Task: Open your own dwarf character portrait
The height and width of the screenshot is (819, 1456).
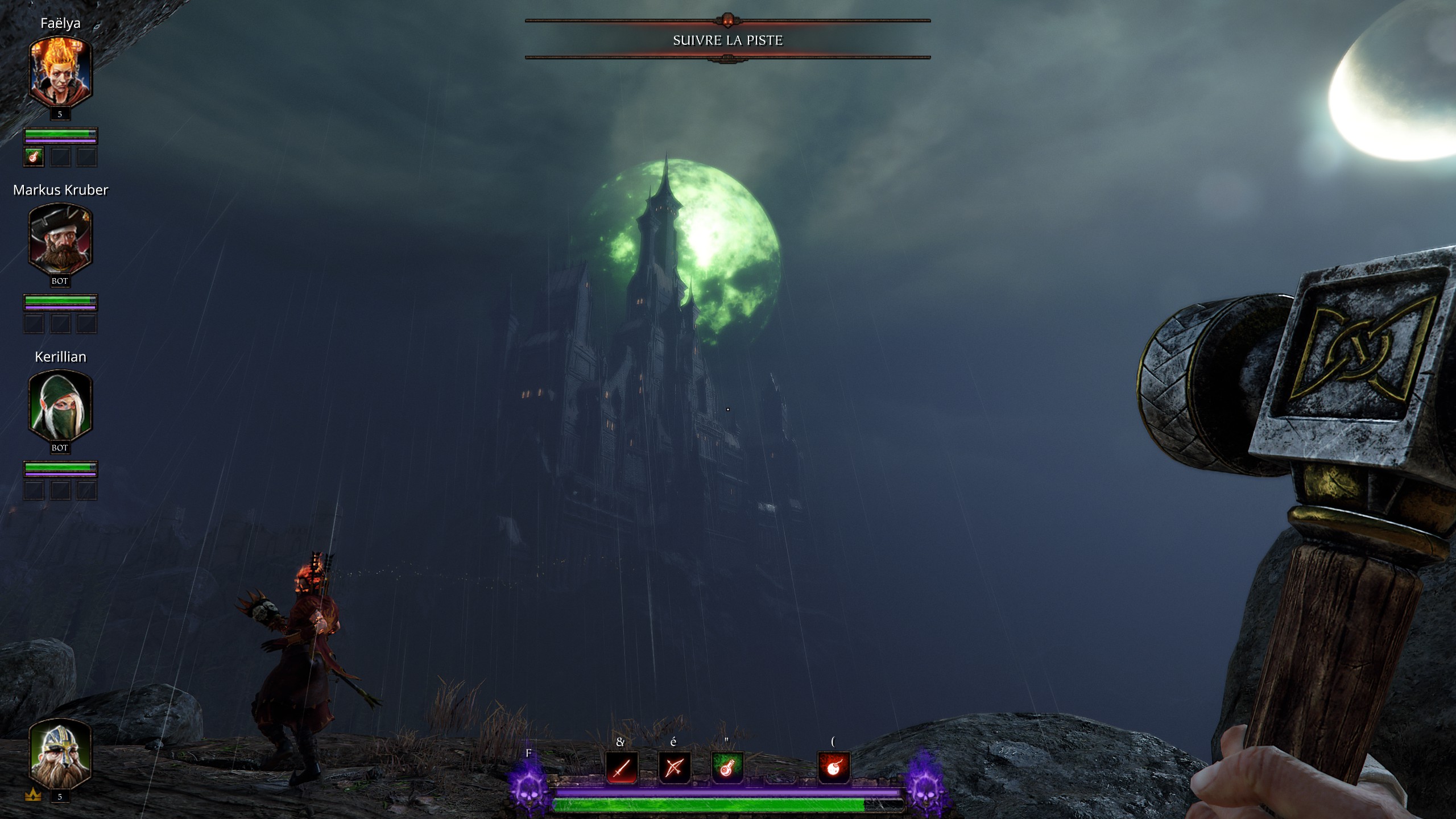Action: pyautogui.click(x=60, y=753)
